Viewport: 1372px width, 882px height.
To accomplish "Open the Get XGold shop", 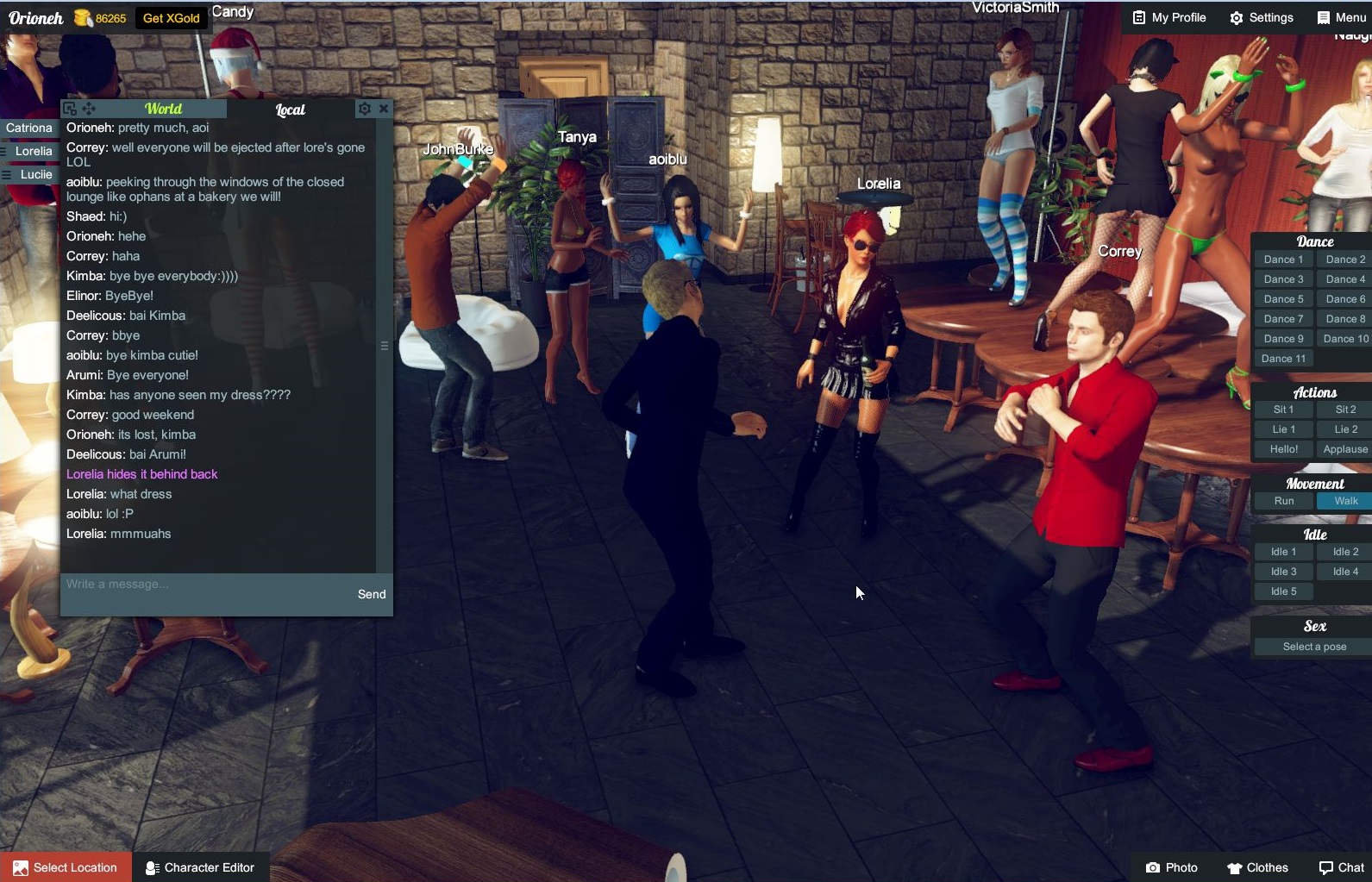I will (x=171, y=18).
